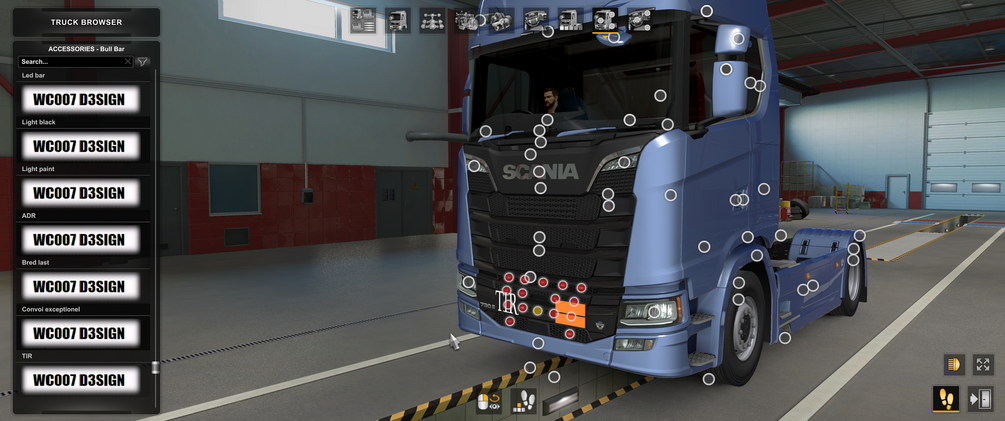Pick the Light paint accessory
1005x421 pixels.
tap(79, 193)
